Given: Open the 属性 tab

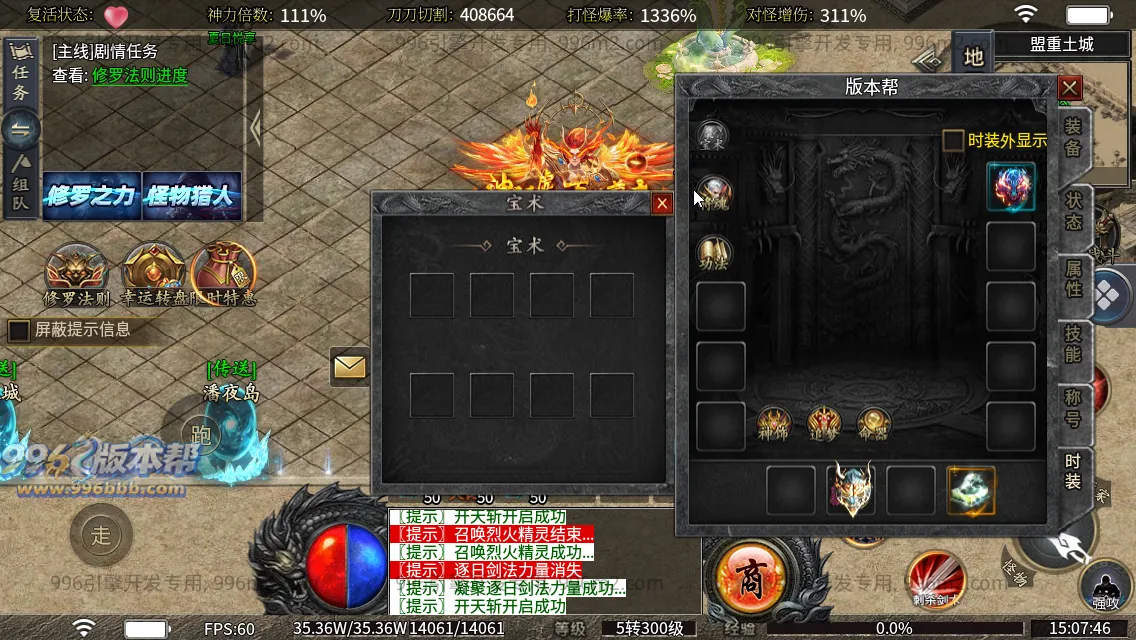Looking at the screenshot, I should [x=1073, y=277].
